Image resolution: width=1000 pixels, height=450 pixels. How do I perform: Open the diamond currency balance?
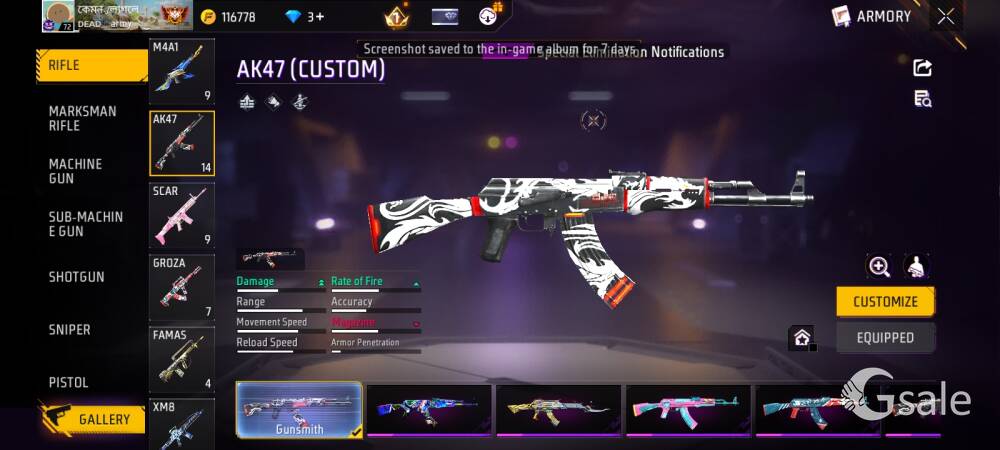(304, 17)
